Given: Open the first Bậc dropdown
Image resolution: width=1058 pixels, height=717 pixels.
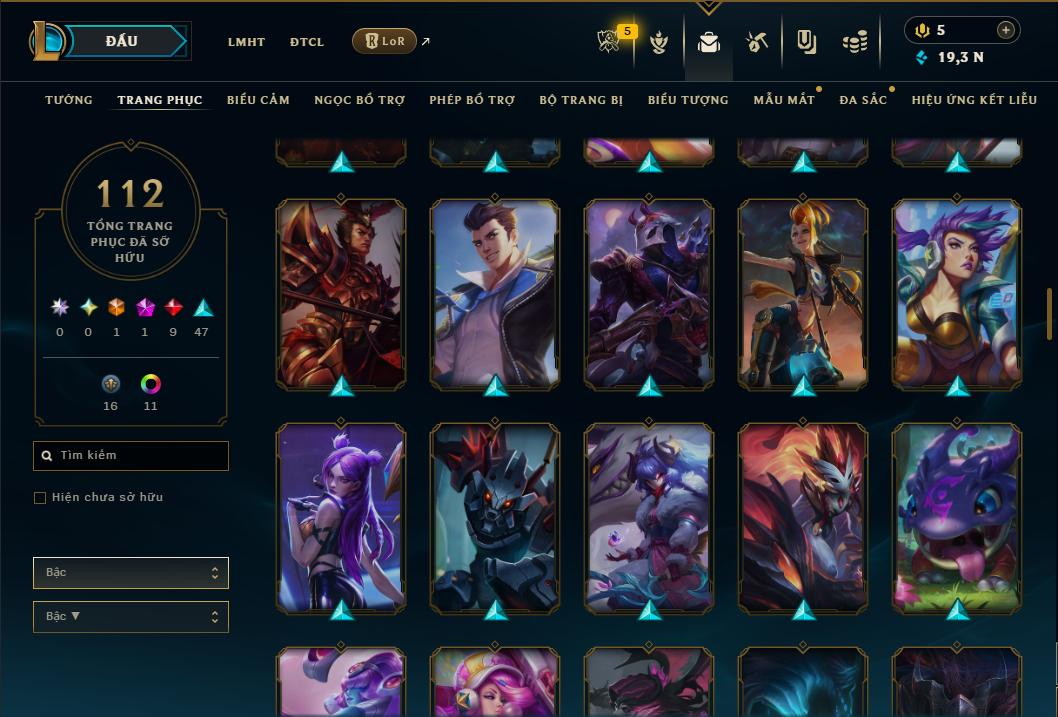Looking at the screenshot, I should [x=131, y=573].
